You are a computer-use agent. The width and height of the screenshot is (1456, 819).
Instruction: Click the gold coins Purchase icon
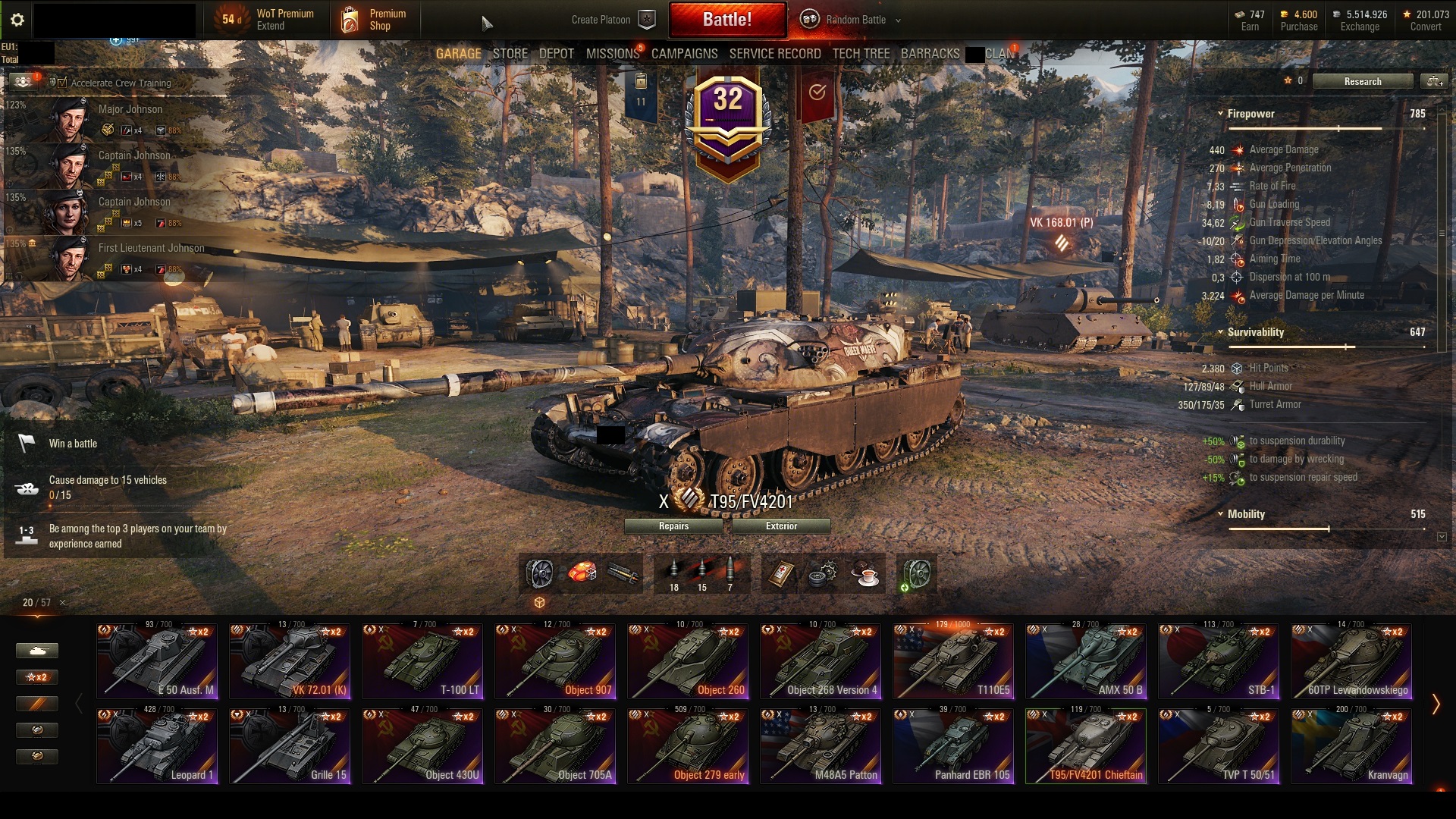tap(1283, 14)
